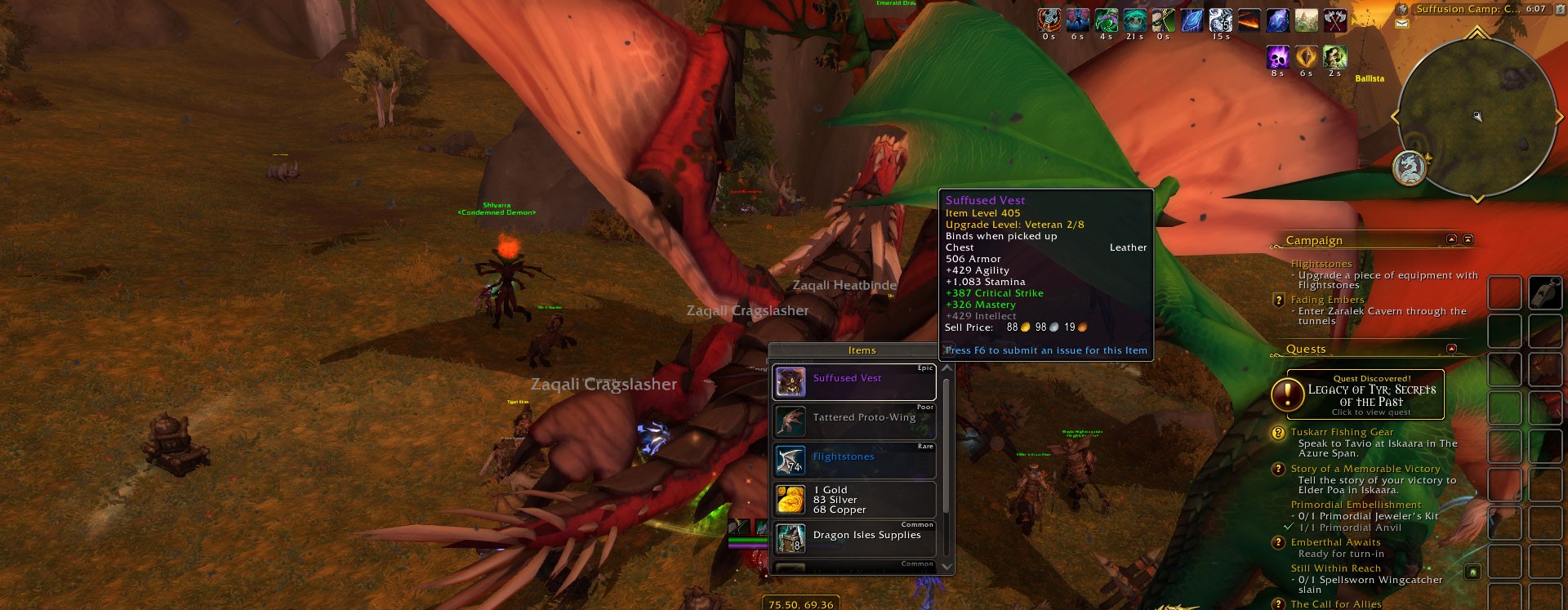Open the Story of a Memorable Victory quest
This screenshot has width=1568, height=610.
click(1365, 469)
